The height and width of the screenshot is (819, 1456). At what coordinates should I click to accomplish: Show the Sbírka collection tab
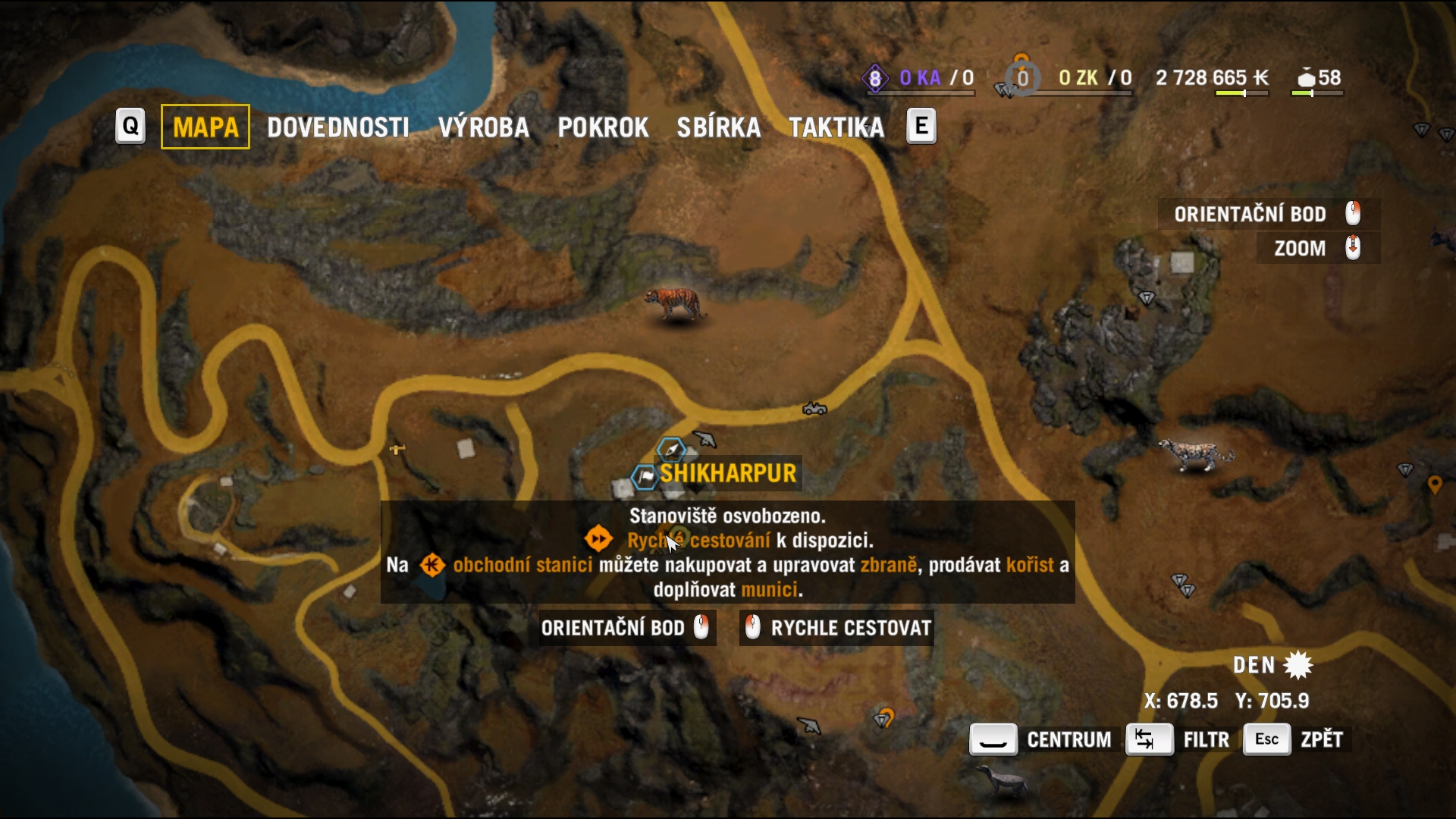coord(718,127)
